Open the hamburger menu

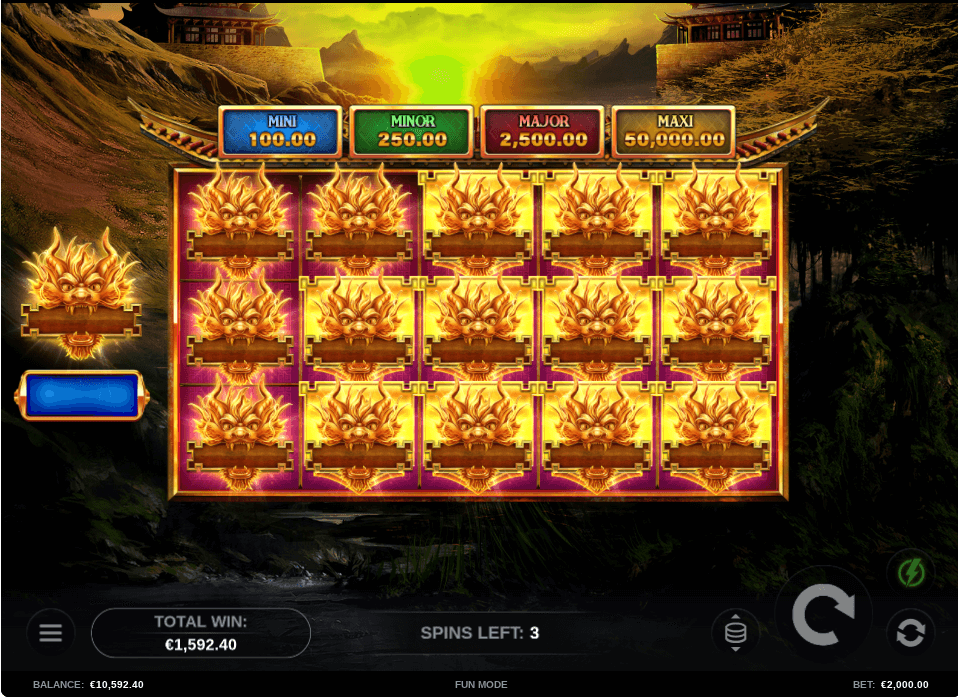(x=50, y=632)
